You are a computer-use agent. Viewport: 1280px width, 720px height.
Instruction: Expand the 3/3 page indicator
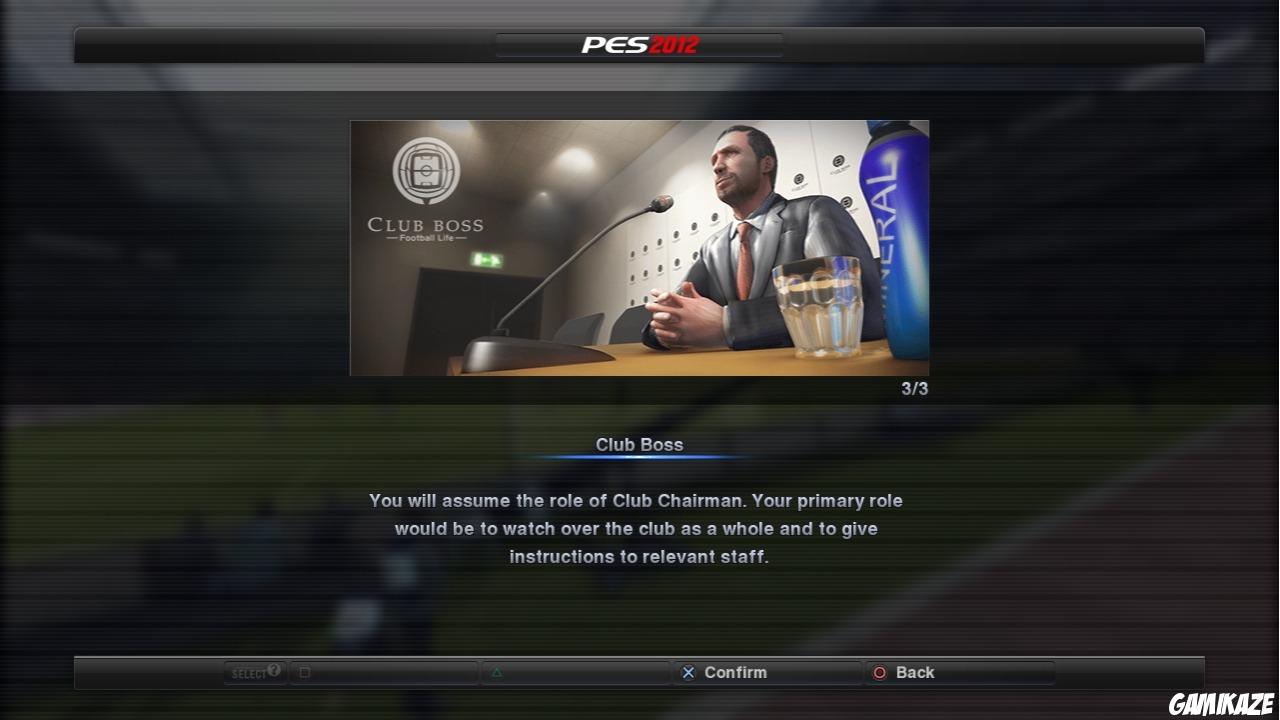916,388
